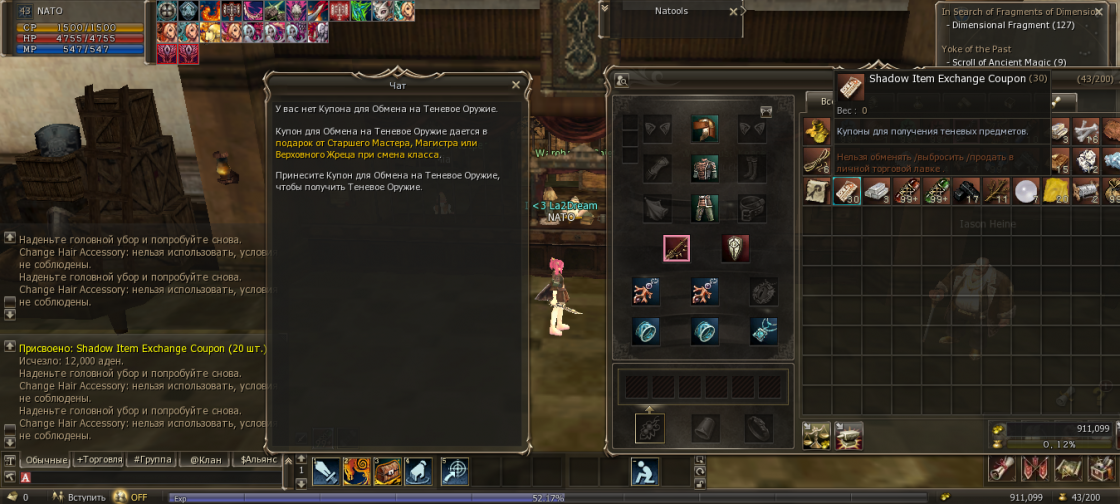The image size is (1120, 504).
Task: Open the map from the menu bar
Action: click(x=1069, y=469)
